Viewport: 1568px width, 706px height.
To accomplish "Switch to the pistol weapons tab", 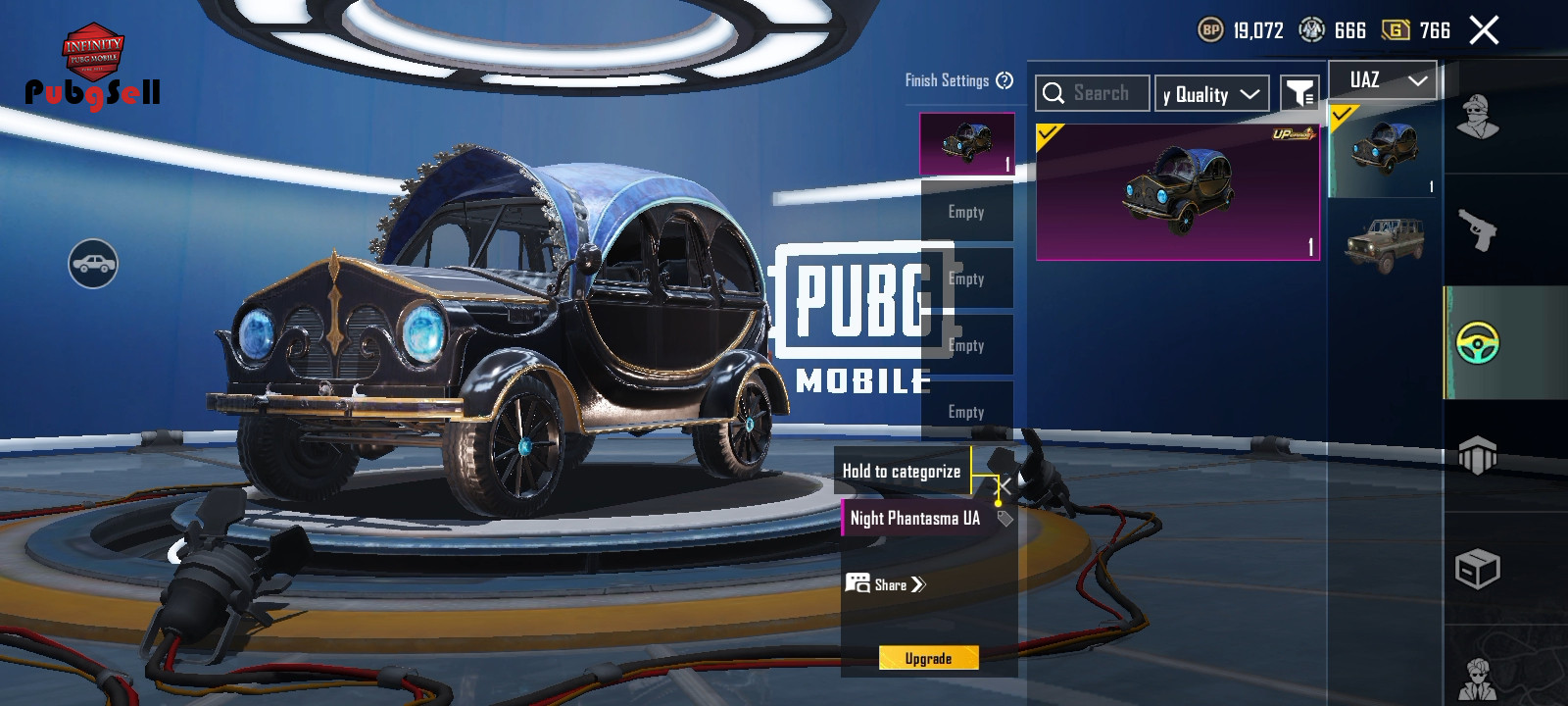I will pos(1478,231).
